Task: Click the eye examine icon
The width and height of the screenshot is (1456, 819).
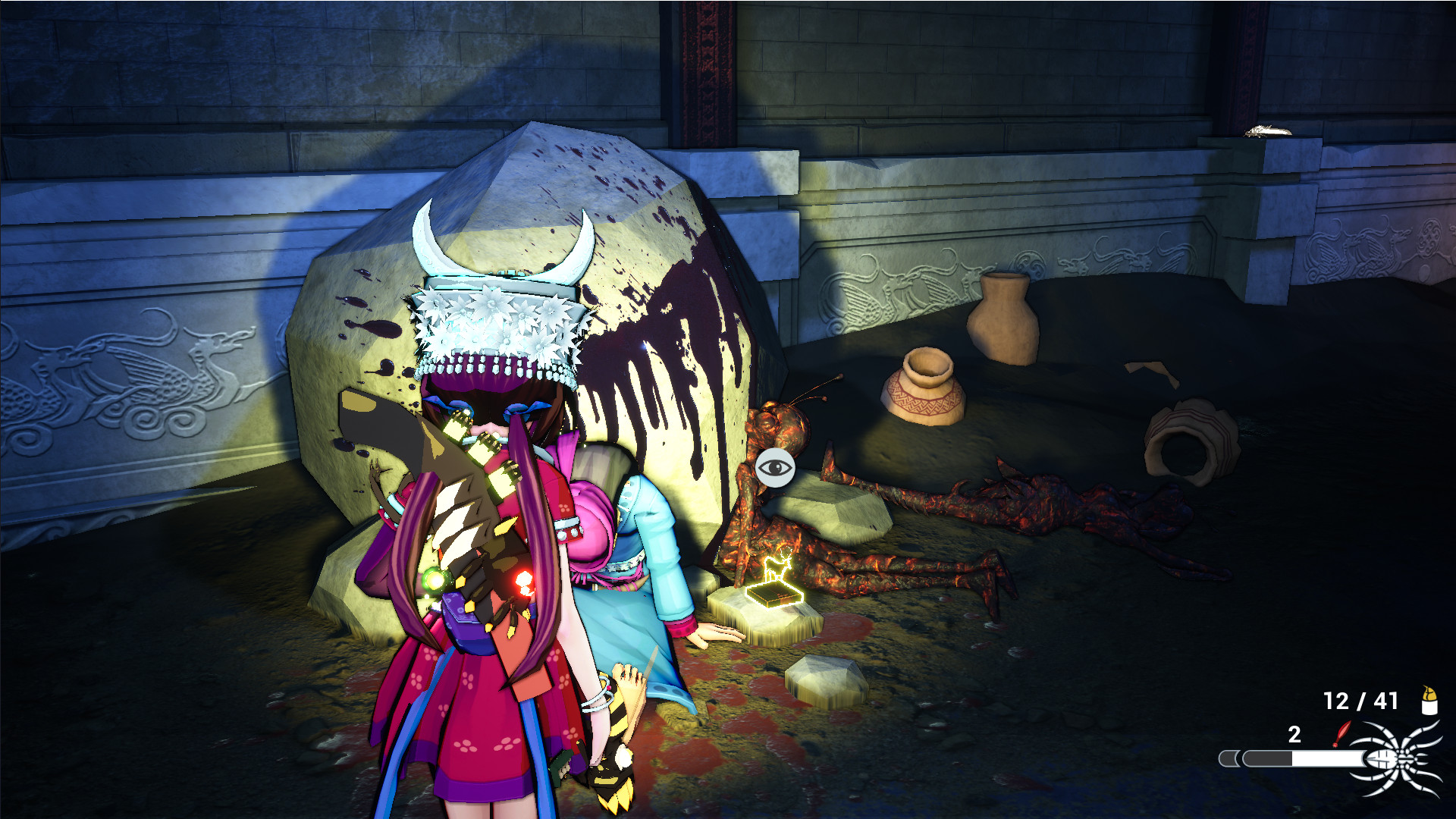Action: tap(774, 467)
